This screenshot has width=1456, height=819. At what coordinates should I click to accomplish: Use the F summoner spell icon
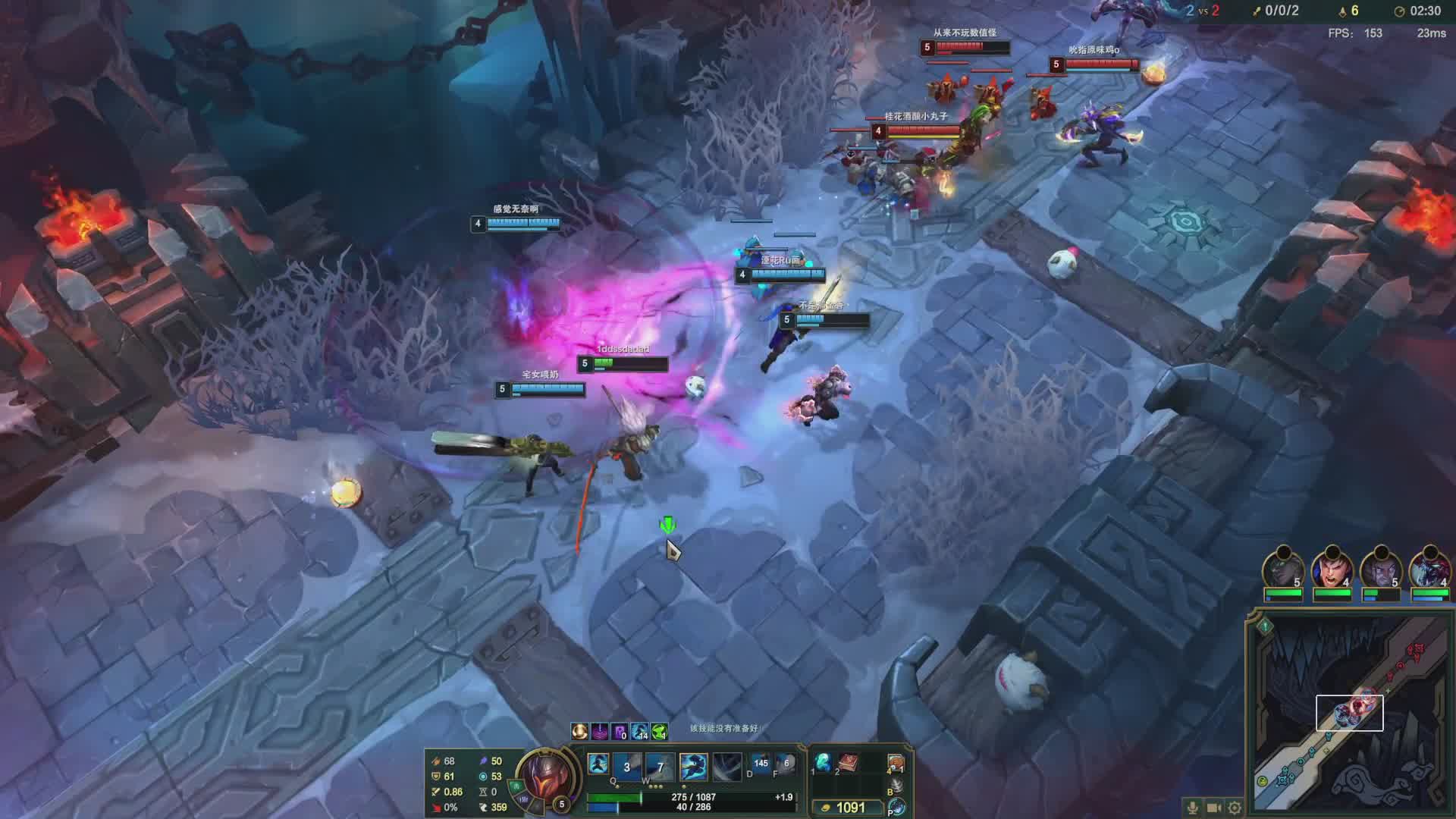786,764
